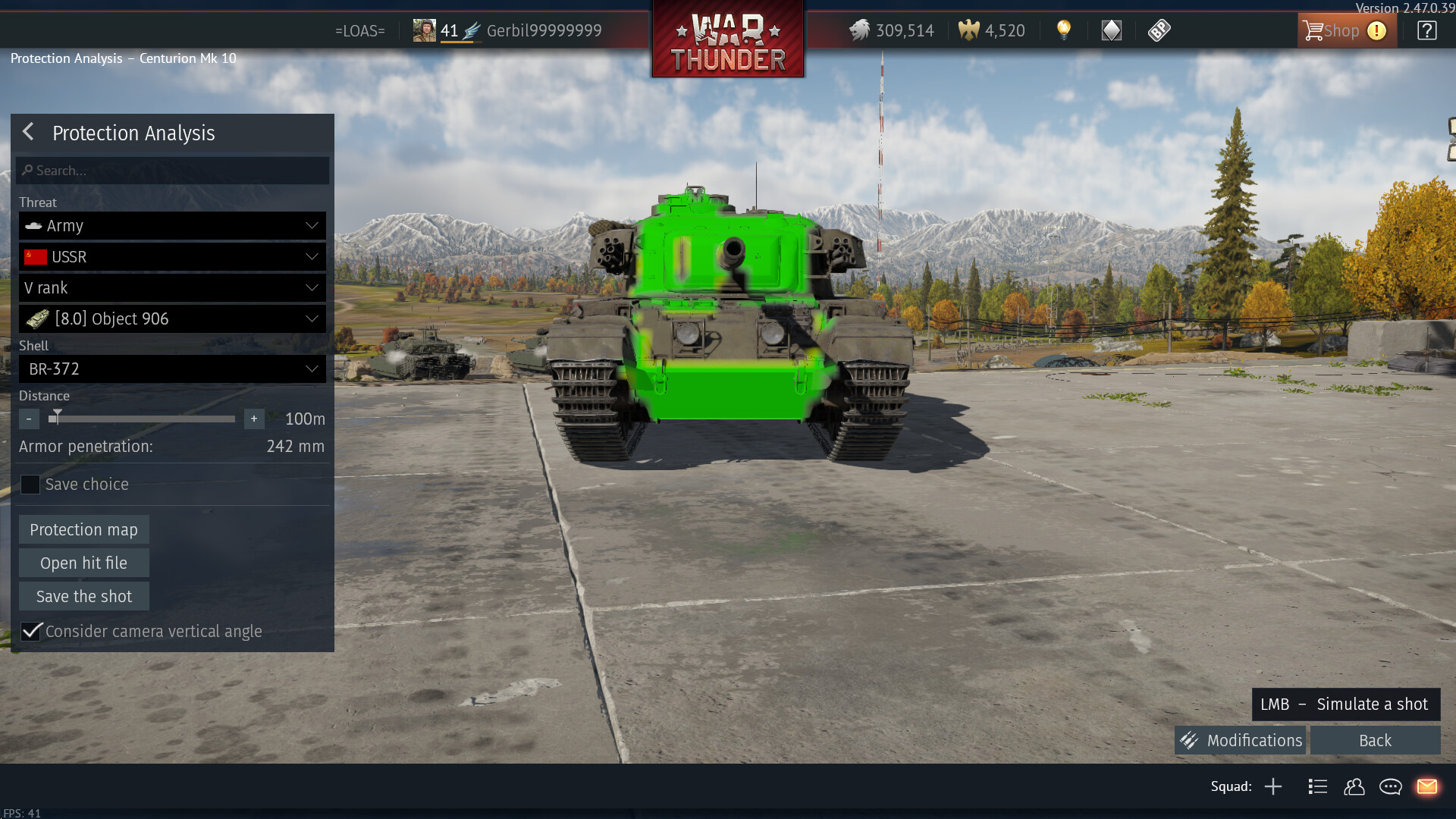Image resolution: width=1456 pixels, height=819 pixels.
Task: Add a squad member with plus icon
Action: [x=1273, y=786]
